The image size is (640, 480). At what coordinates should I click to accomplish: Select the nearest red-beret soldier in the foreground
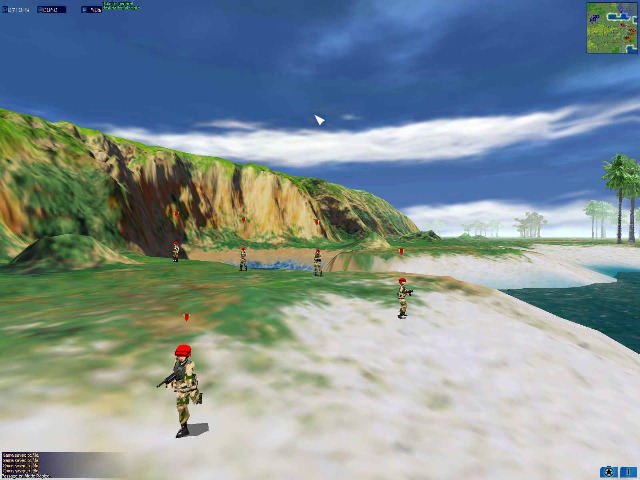click(x=183, y=388)
